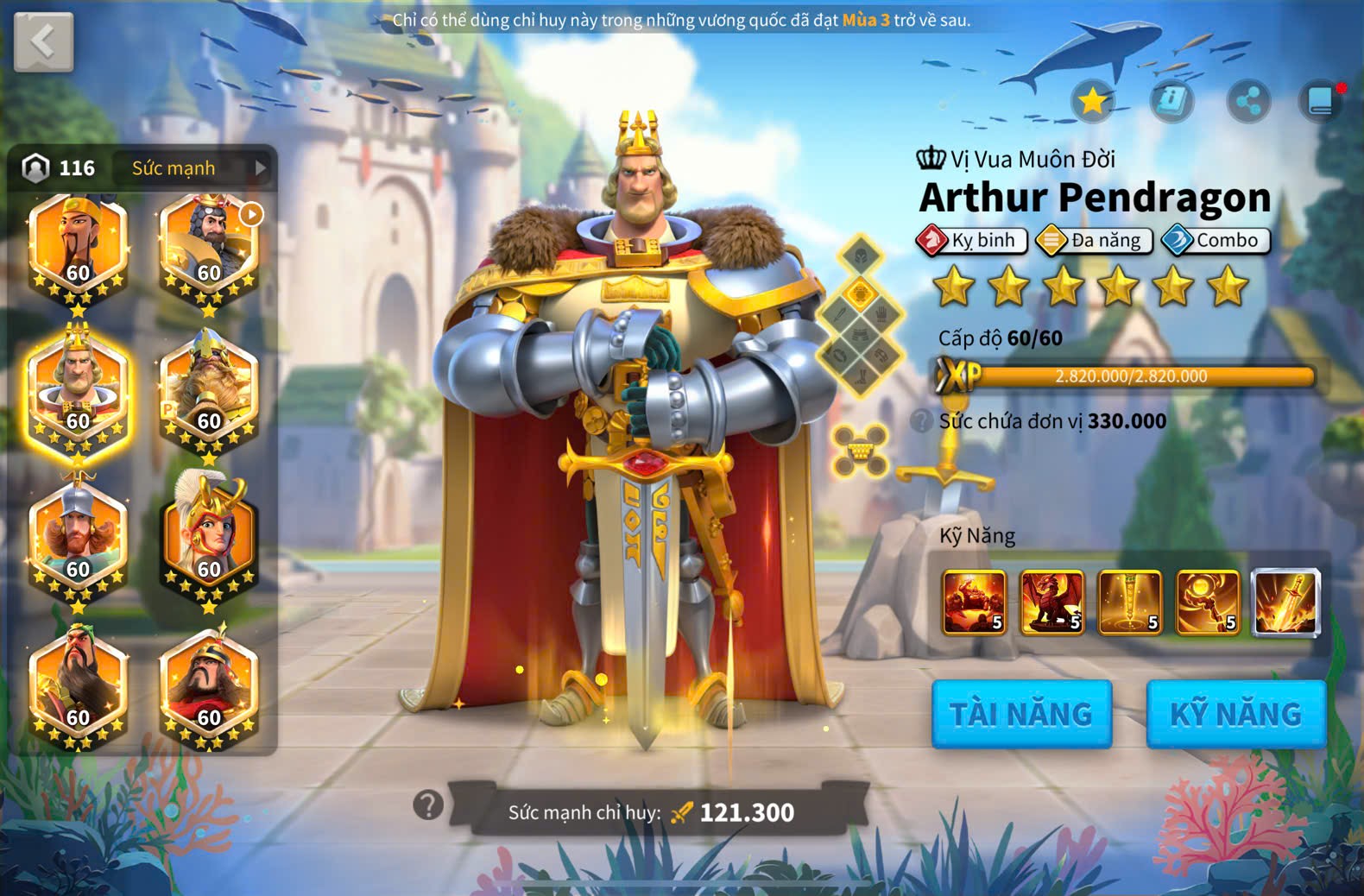Click the Kỵ binh cavalry tag
This screenshot has width=1364, height=896.
972,240
